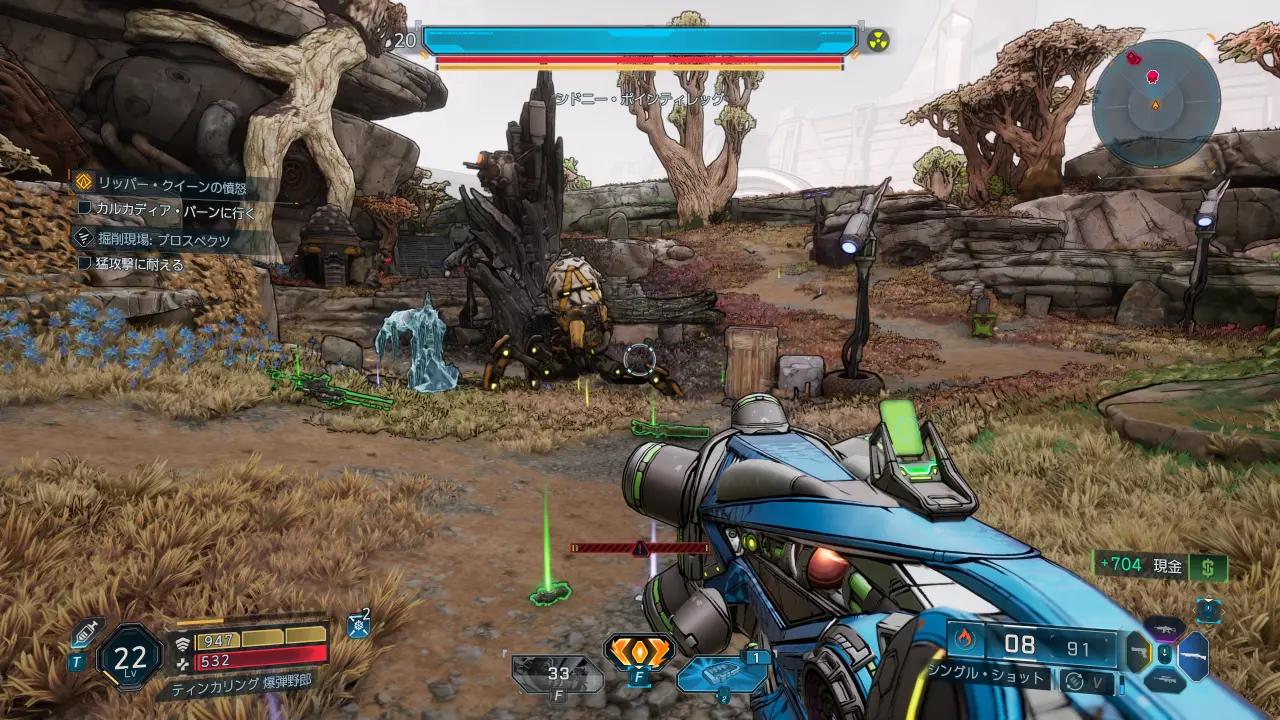Click the level 22 character badge

(x=130, y=657)
